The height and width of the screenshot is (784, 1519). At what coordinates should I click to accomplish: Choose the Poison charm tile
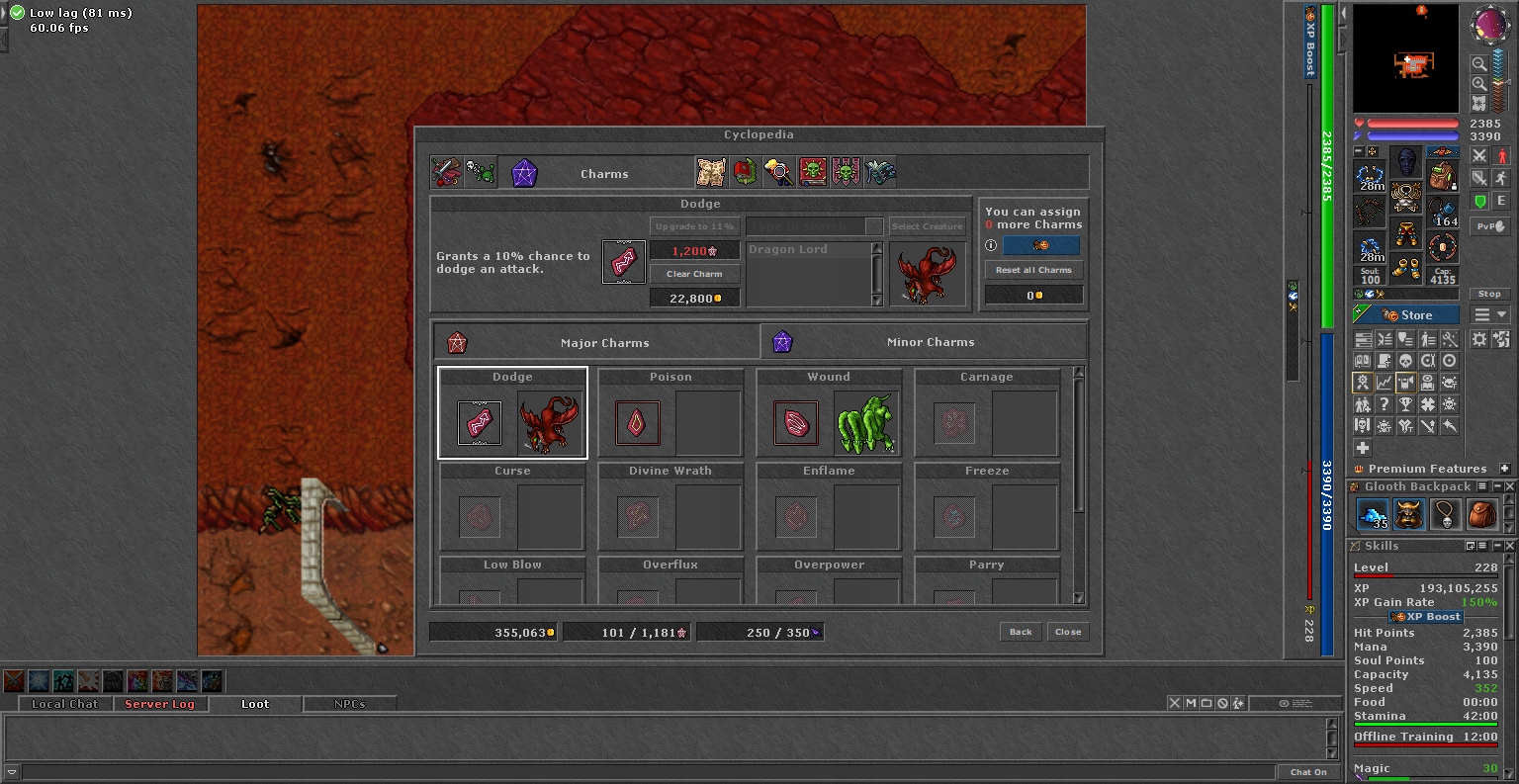point(670,413)
